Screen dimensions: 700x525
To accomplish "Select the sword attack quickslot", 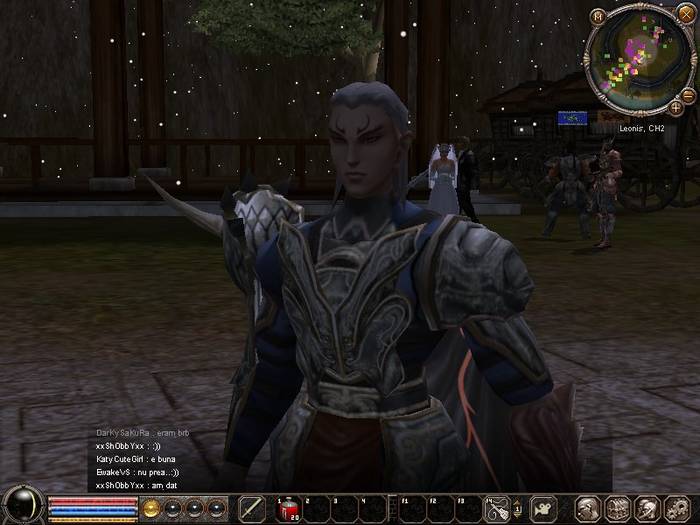I will coord(252,508).
